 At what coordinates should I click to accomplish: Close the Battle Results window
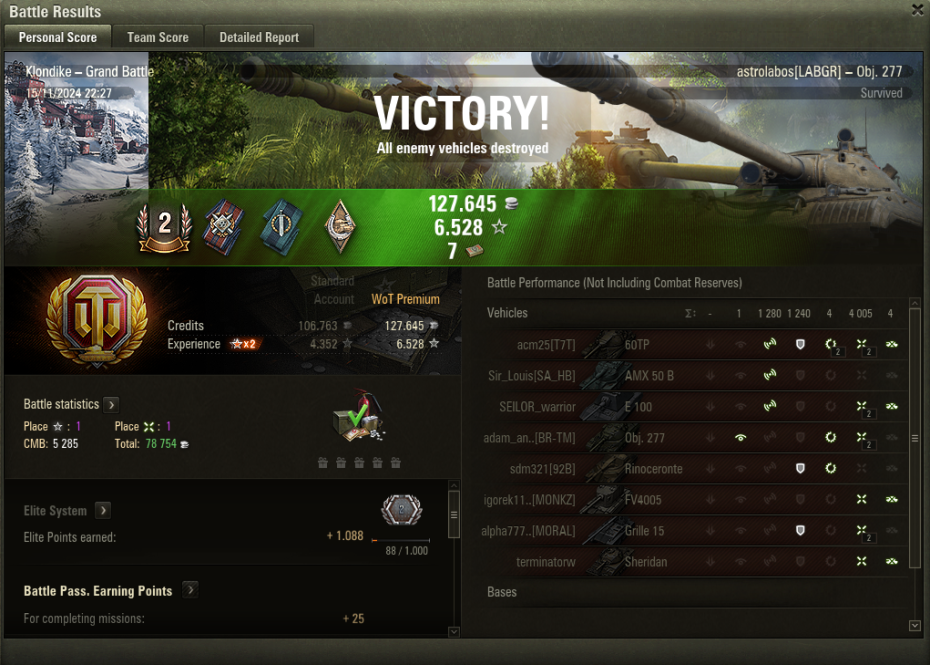(x=917, y=10)
